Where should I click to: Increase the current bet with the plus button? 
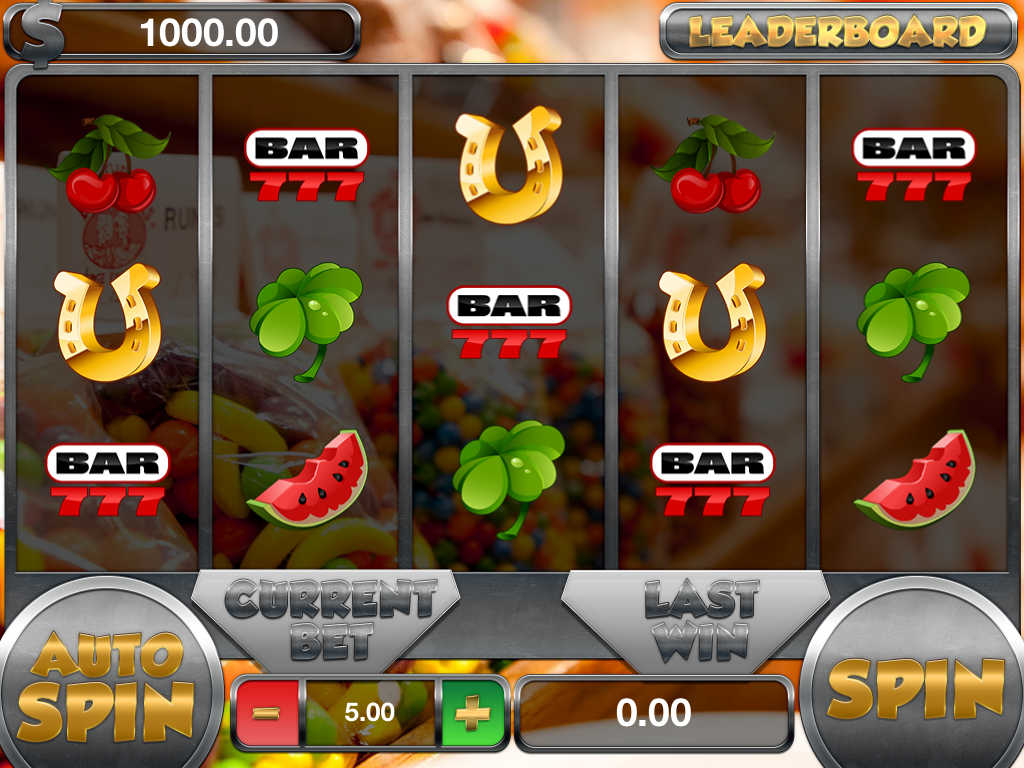click(471, 713)
